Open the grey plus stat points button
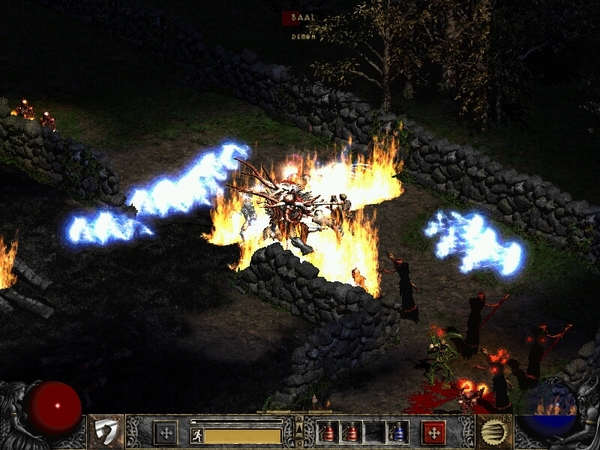Image resolution: width=600 pixels, height=450 pixels. pyautogui.click(x=166, y=433)
